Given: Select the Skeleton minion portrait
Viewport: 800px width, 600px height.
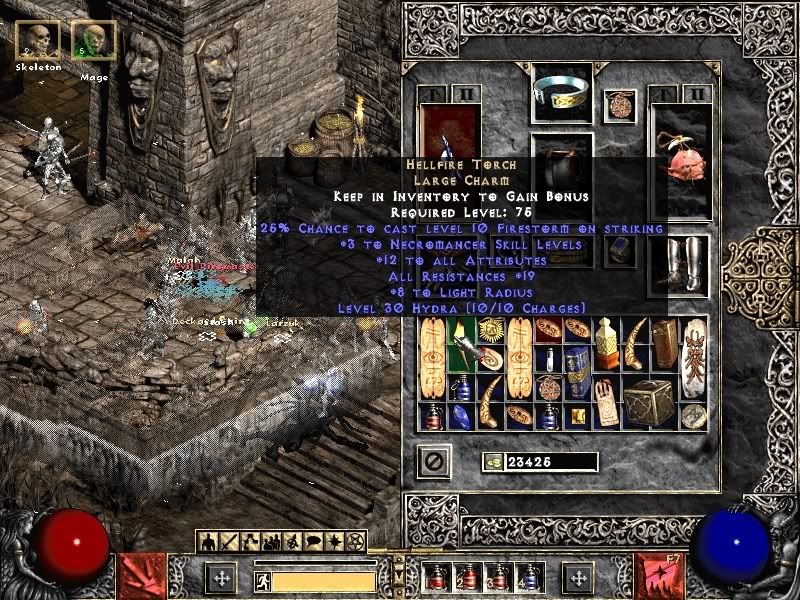Looking at the screenshot, I should pyautogui.click(x=38, y=40).
